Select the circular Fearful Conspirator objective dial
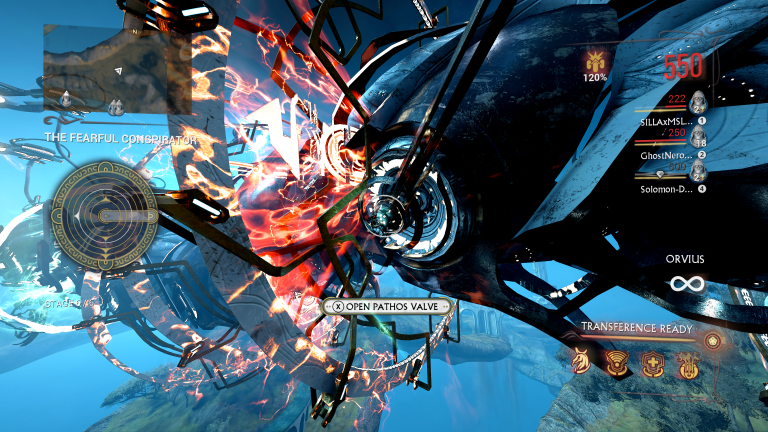This screenshot has height=432, width=768. 105,210
